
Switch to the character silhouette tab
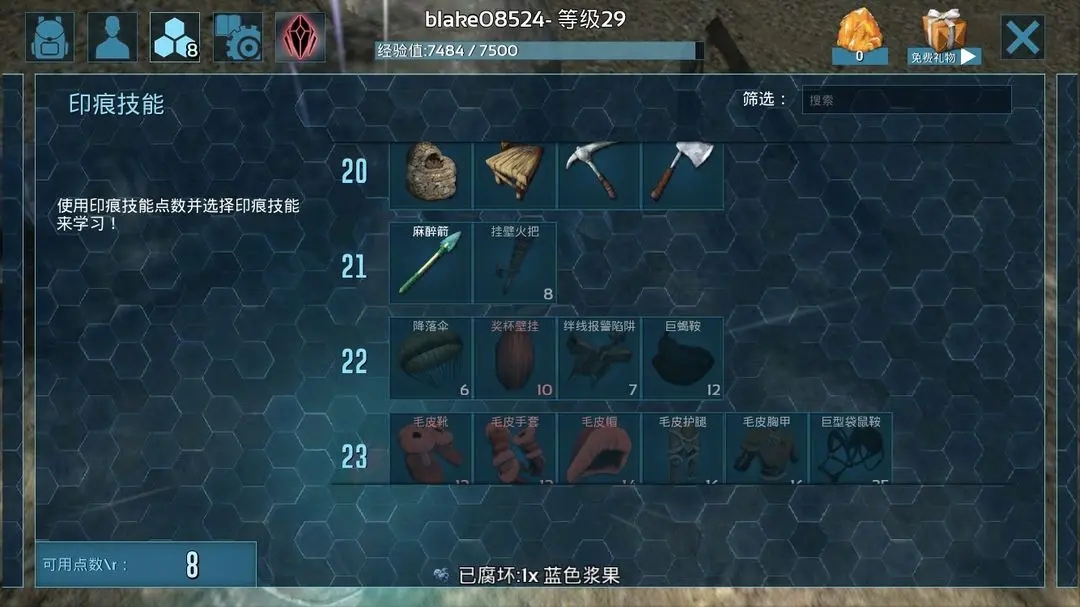coord(112,38)
